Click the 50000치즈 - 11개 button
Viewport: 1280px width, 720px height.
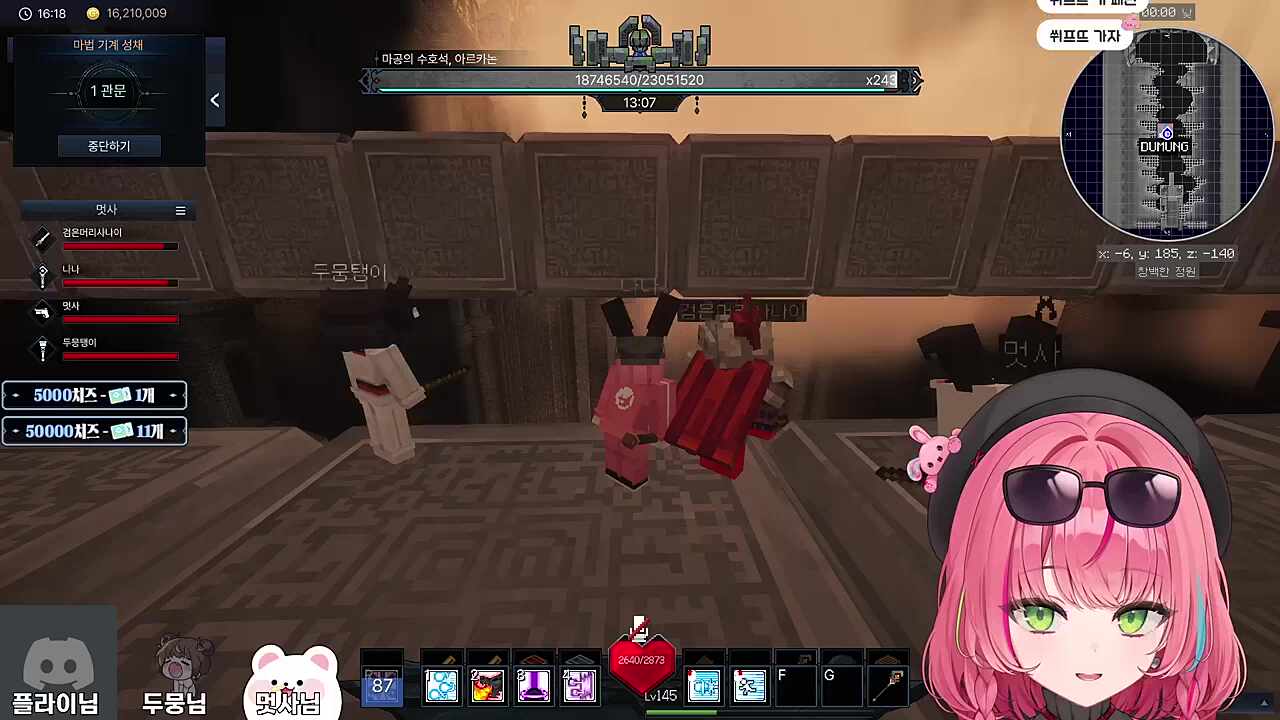(94, 431)
